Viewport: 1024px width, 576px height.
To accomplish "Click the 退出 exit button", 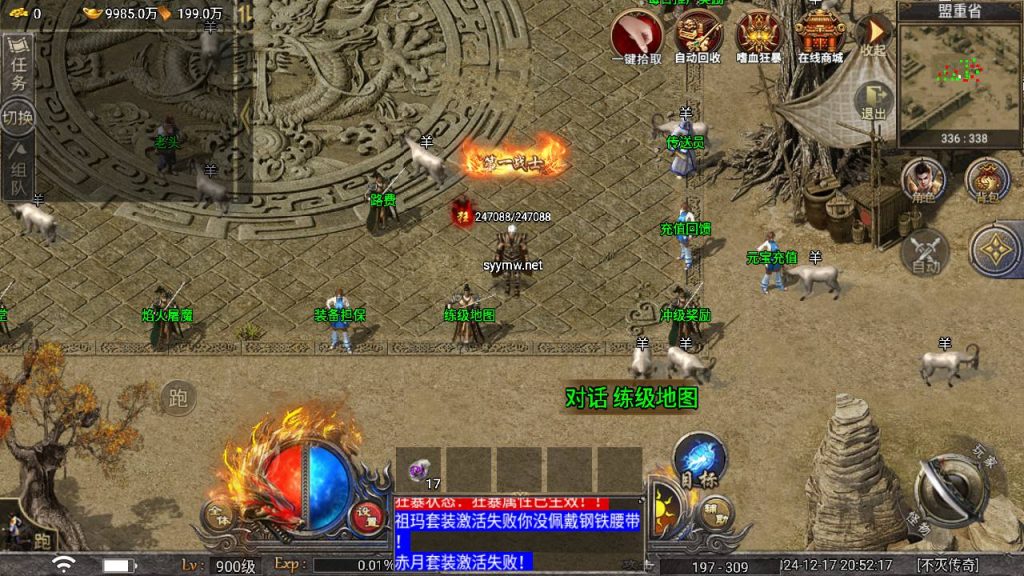I will (873, 101).
